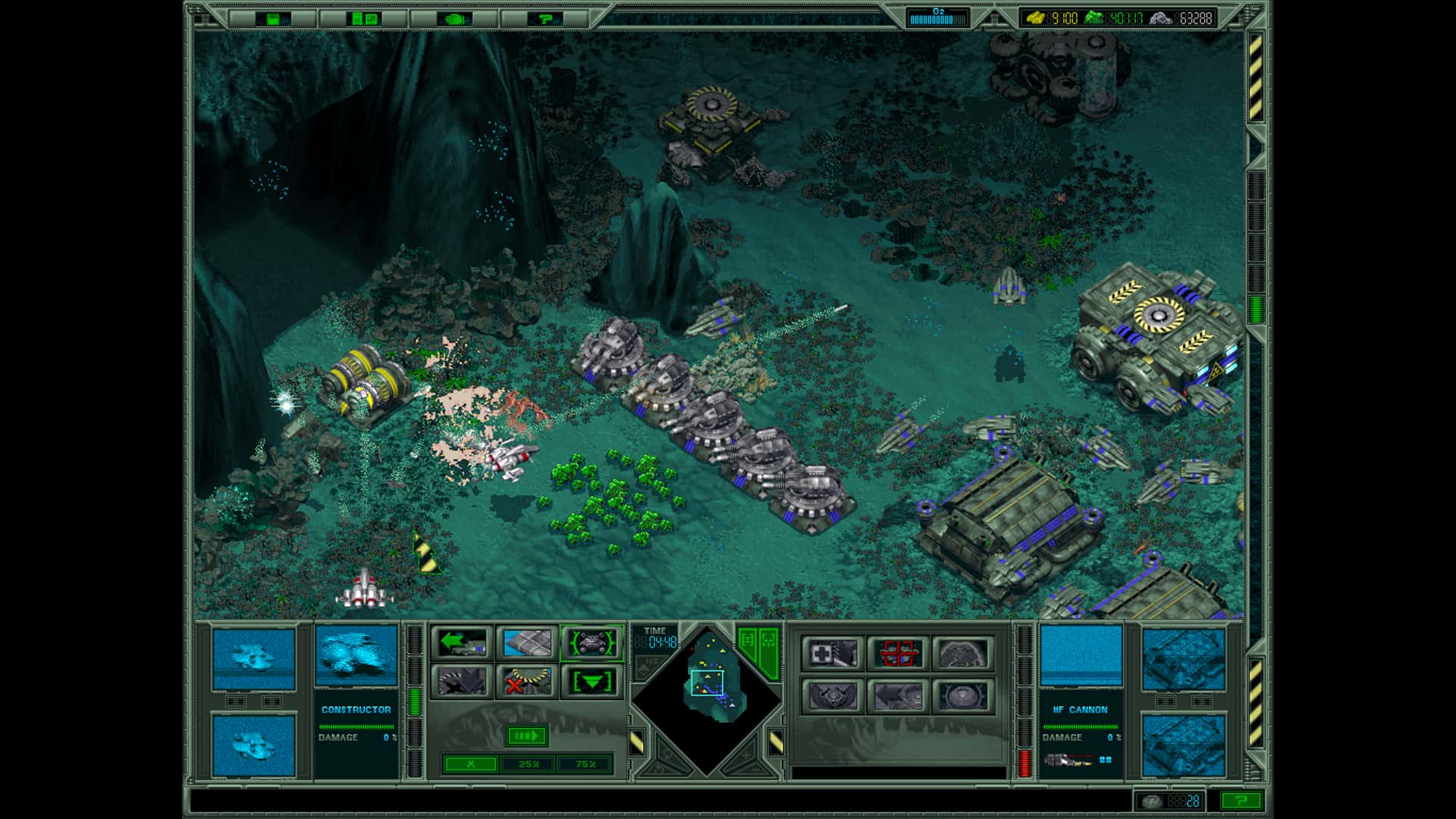Open the help question-mark panel
1456x819 pixels.
click(x=546, y=20)
